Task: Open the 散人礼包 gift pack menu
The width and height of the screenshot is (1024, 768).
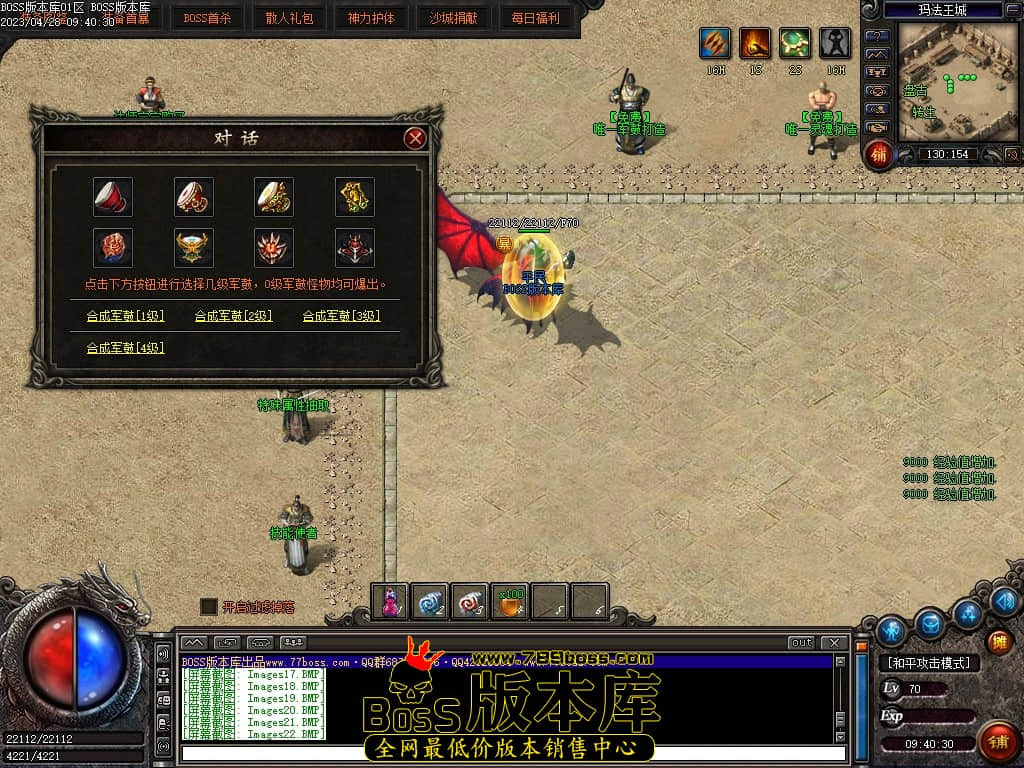Action: [x=289, y=18]
